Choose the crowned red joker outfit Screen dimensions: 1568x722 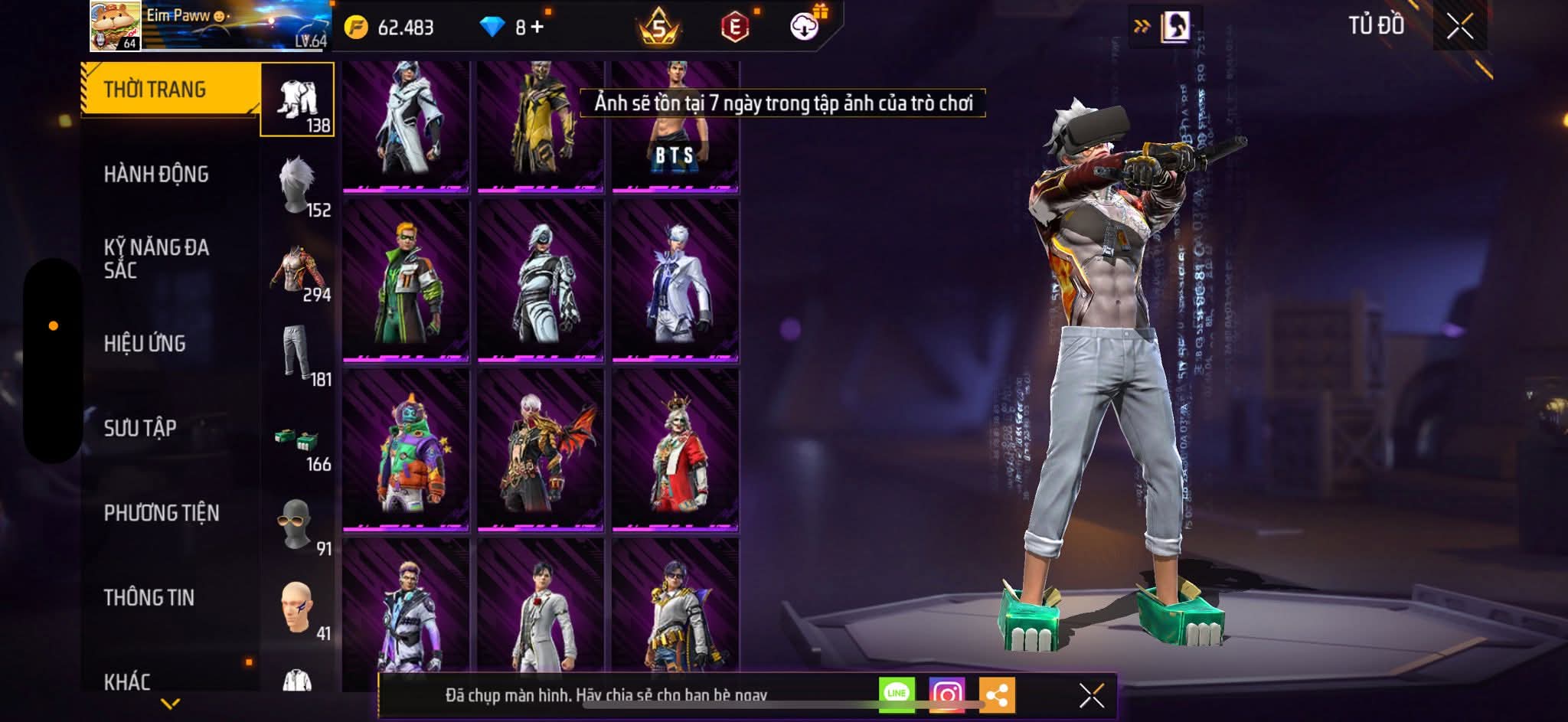[675, 450]
